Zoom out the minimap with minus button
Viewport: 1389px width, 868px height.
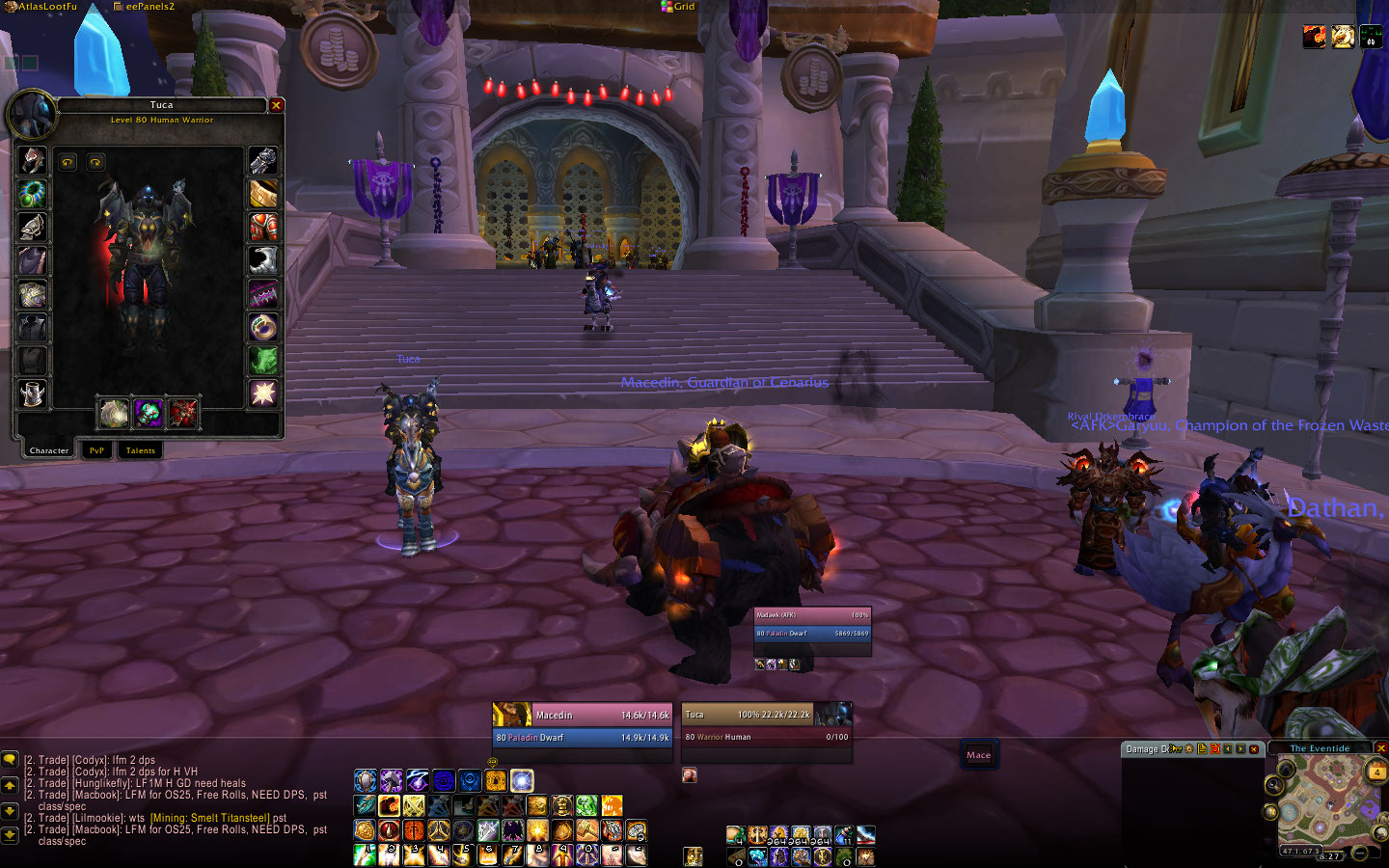1360,853
